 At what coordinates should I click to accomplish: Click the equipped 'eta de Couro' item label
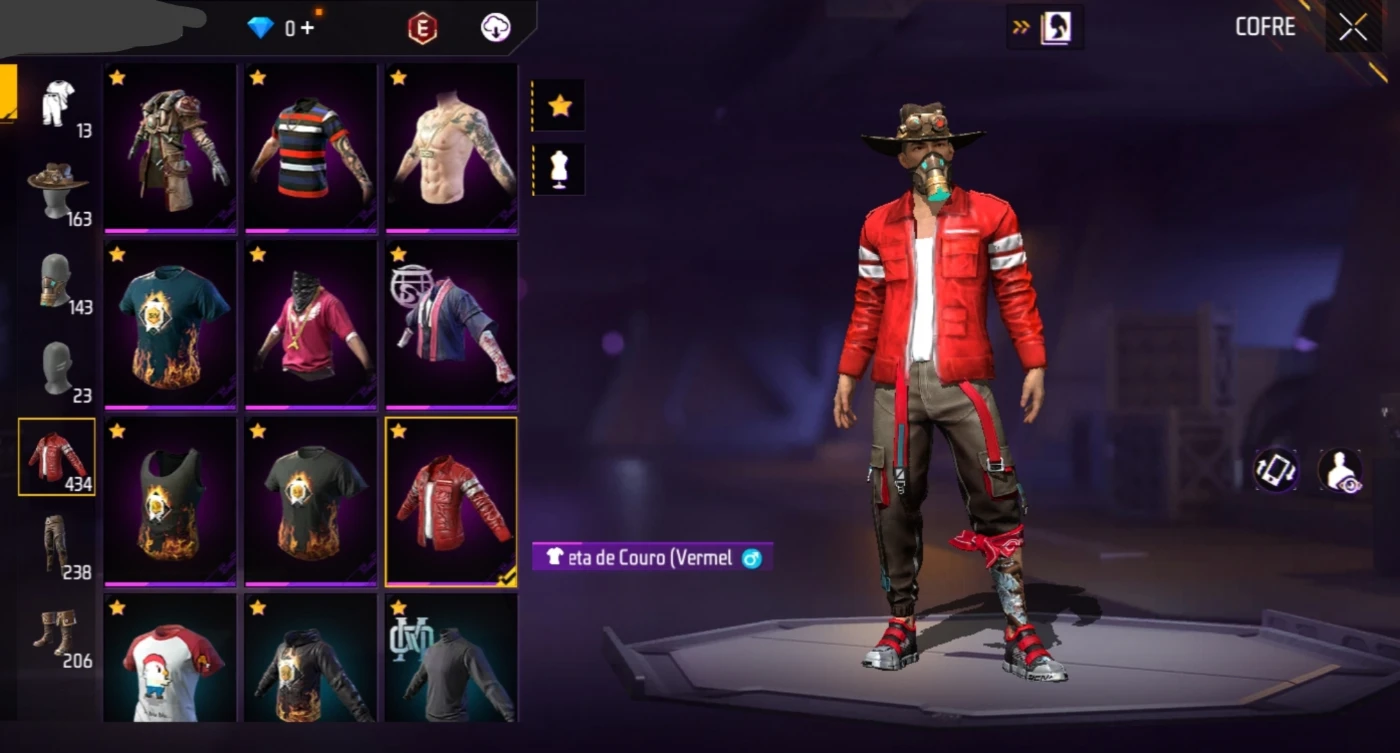point(650,557)
